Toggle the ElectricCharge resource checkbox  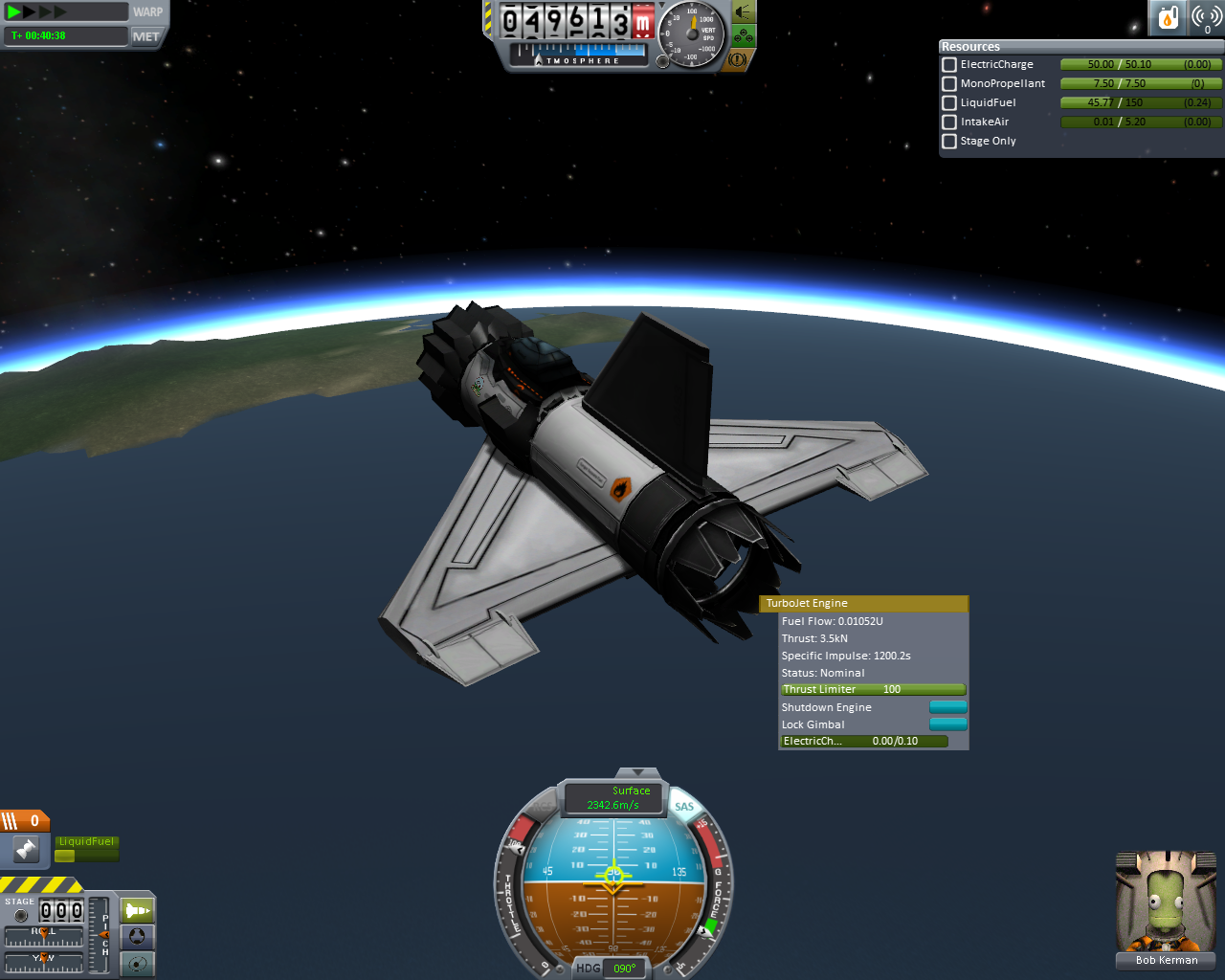click(x=949, y=65)
